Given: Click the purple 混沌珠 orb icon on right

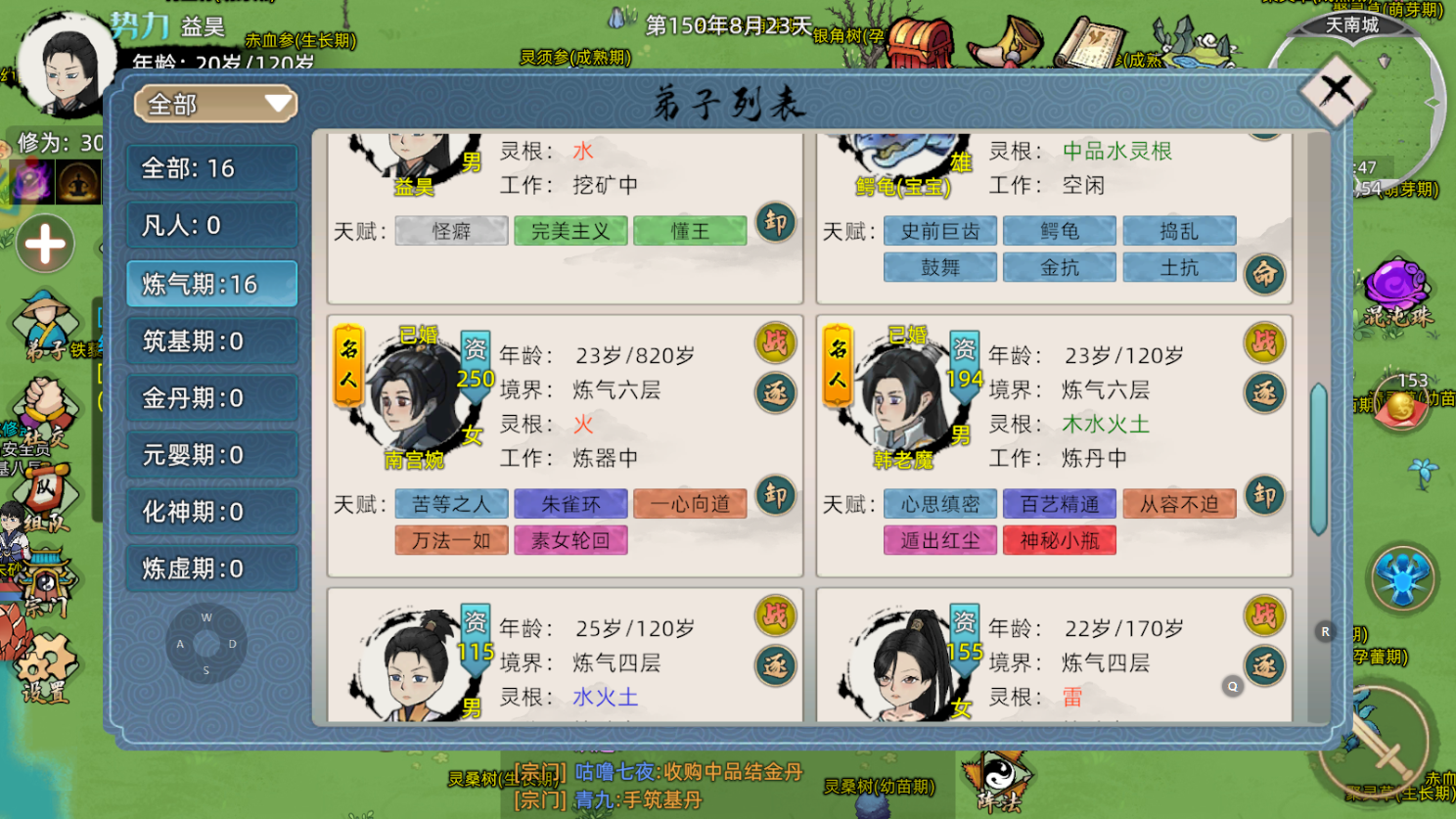Looking at the screenshot, I should (1393, 279).
